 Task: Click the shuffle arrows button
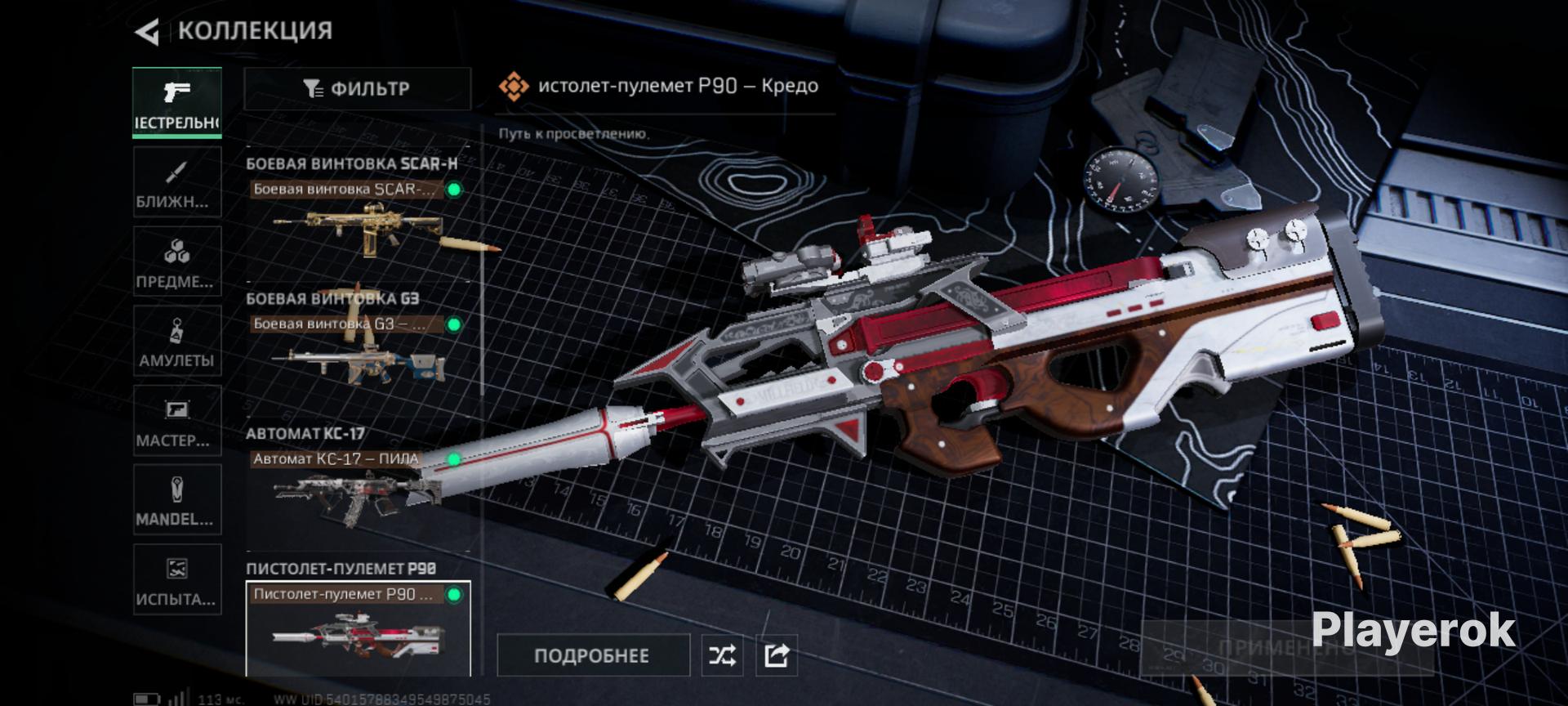coord(722,655)
